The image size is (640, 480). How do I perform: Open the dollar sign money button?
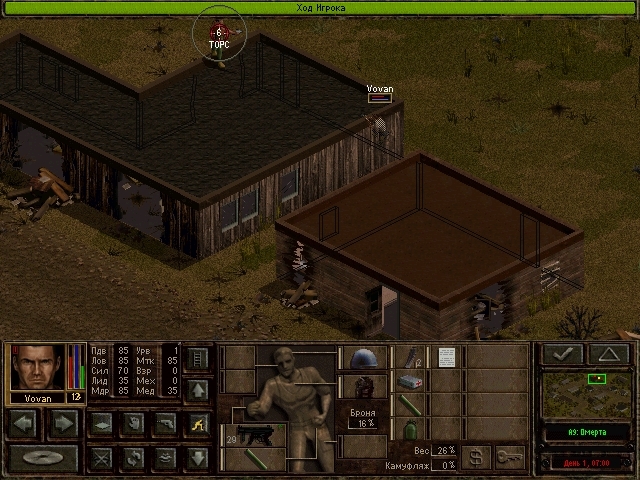pyautogui.click(x=475, y=457)
